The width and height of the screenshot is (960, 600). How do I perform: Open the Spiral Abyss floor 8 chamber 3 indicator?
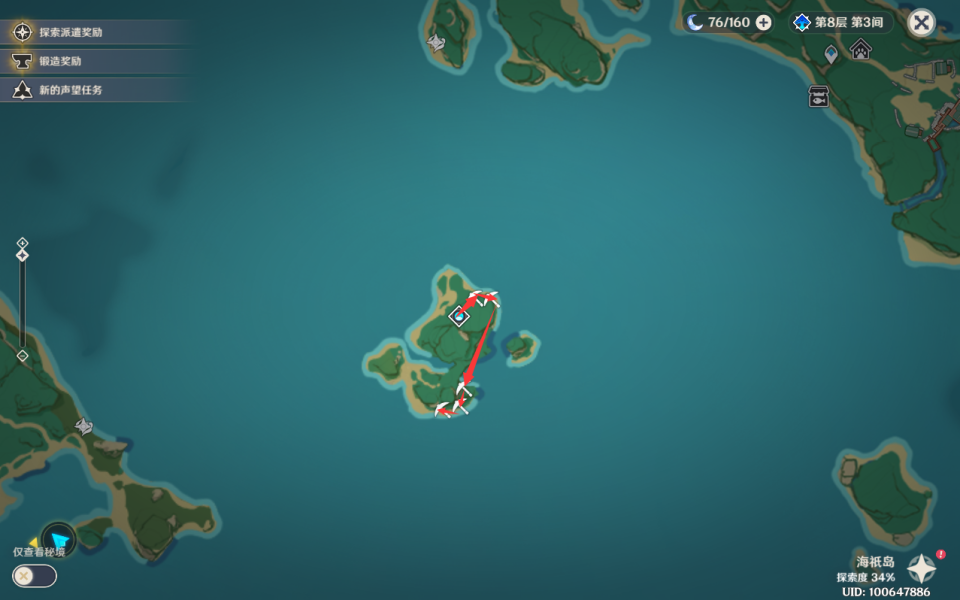click(x=840, y=22)
